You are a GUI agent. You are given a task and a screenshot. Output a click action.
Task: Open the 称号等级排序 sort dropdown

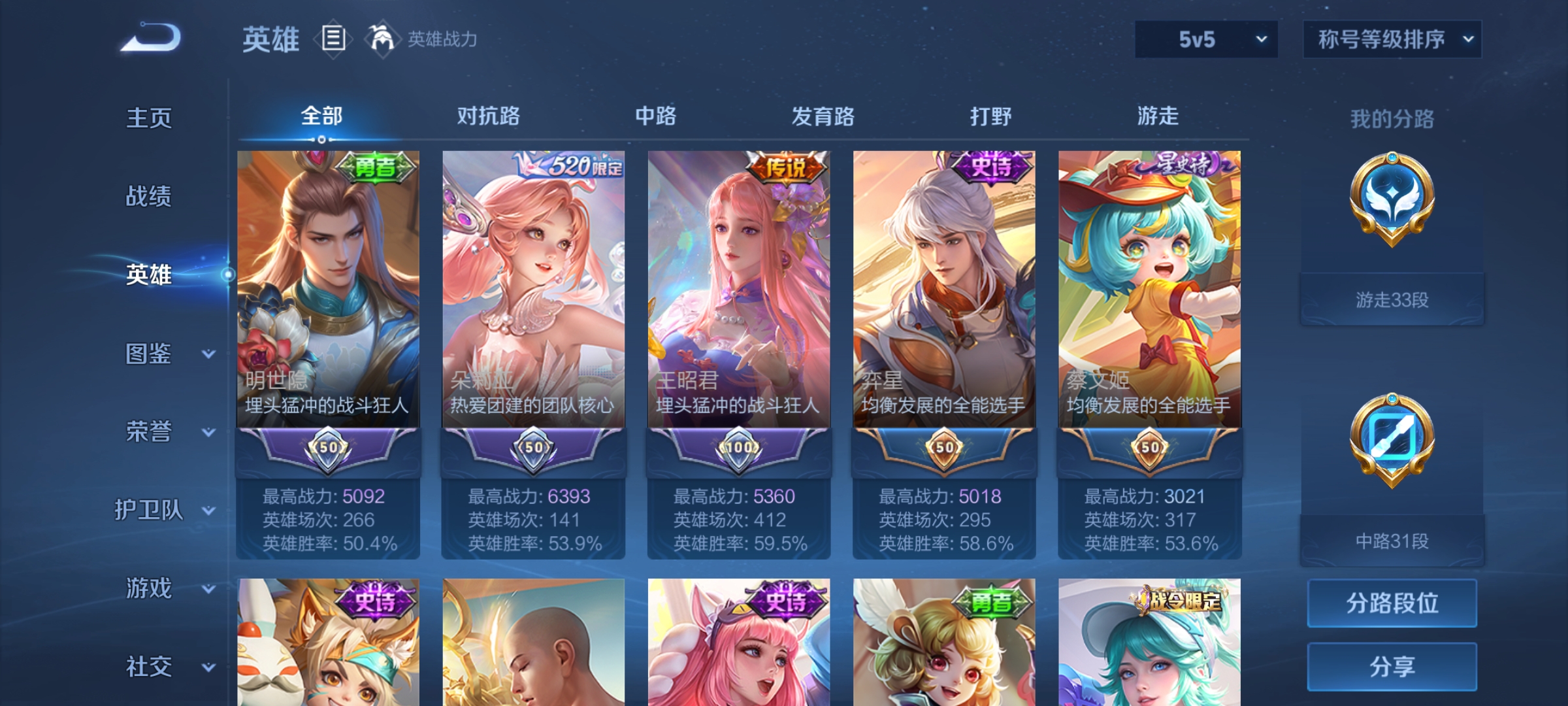point(1392,39)
